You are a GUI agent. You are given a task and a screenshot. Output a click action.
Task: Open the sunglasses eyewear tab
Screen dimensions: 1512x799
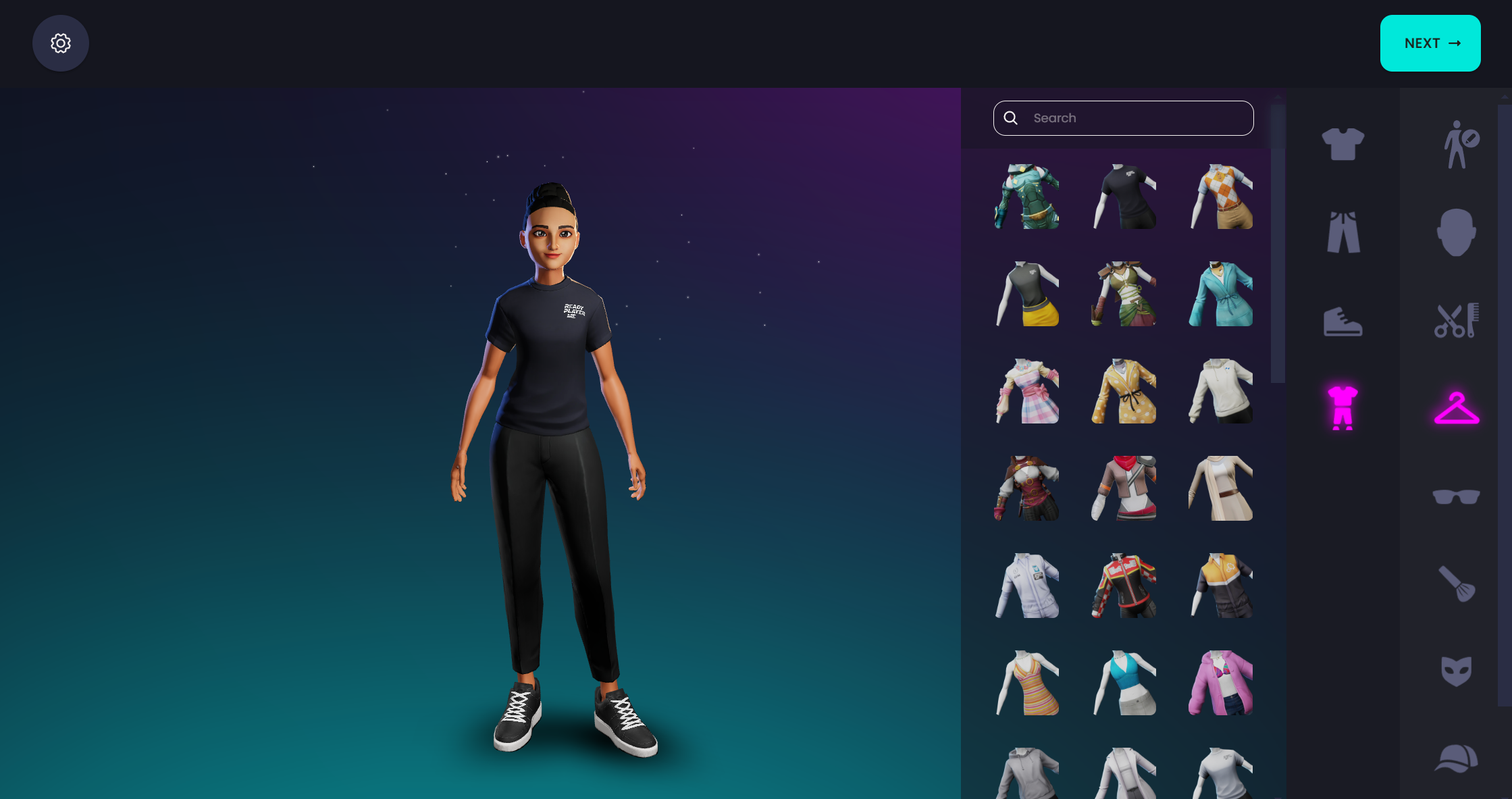pos(1456,497)
